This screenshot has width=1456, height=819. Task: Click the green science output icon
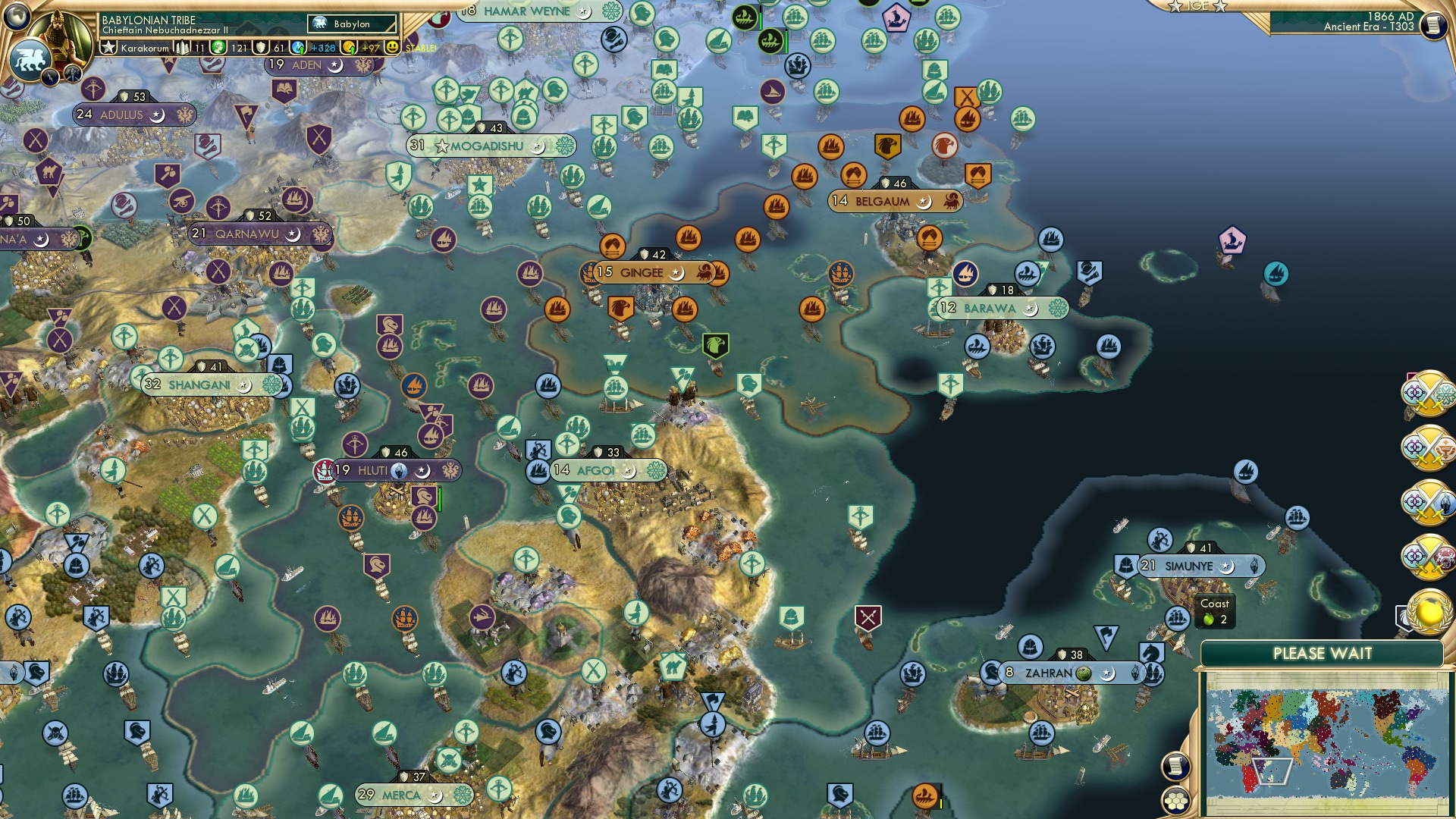point(219,48)
